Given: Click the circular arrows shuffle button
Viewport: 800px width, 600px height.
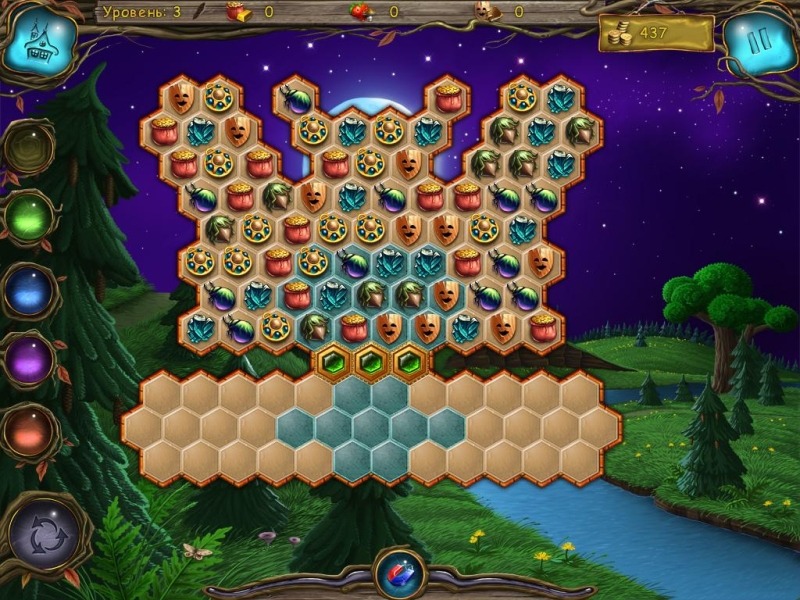Looking at the screenshot, I should [x=43, y=536].
